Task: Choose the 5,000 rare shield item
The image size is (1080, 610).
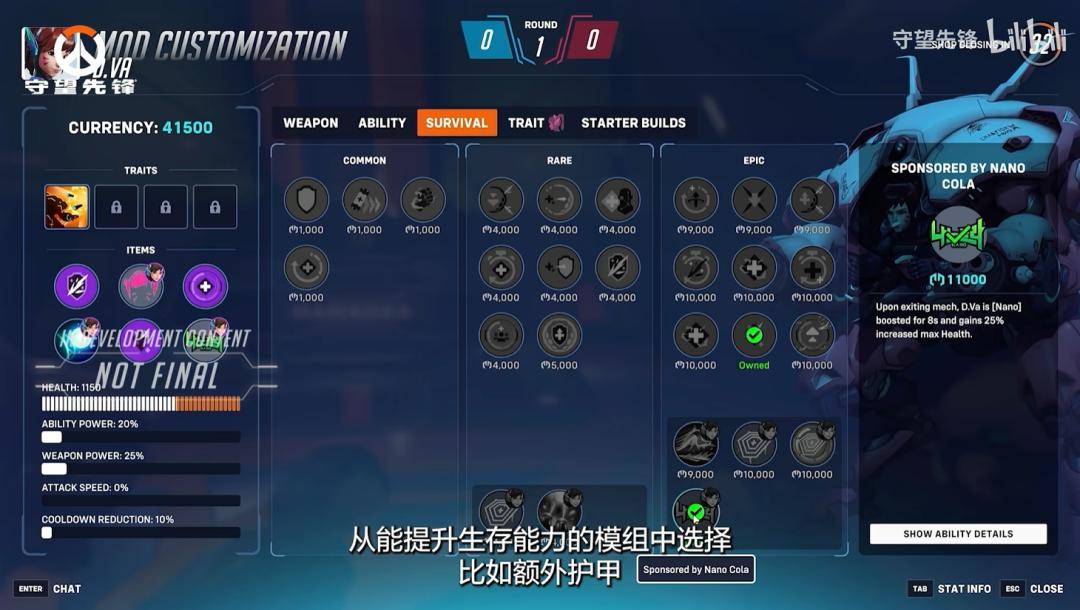Action: [559, 335]
